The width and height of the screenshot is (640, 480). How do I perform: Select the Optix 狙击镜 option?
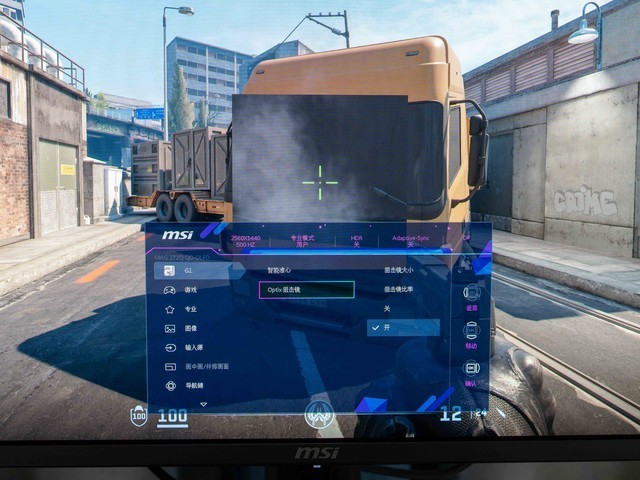click(306, 290)
